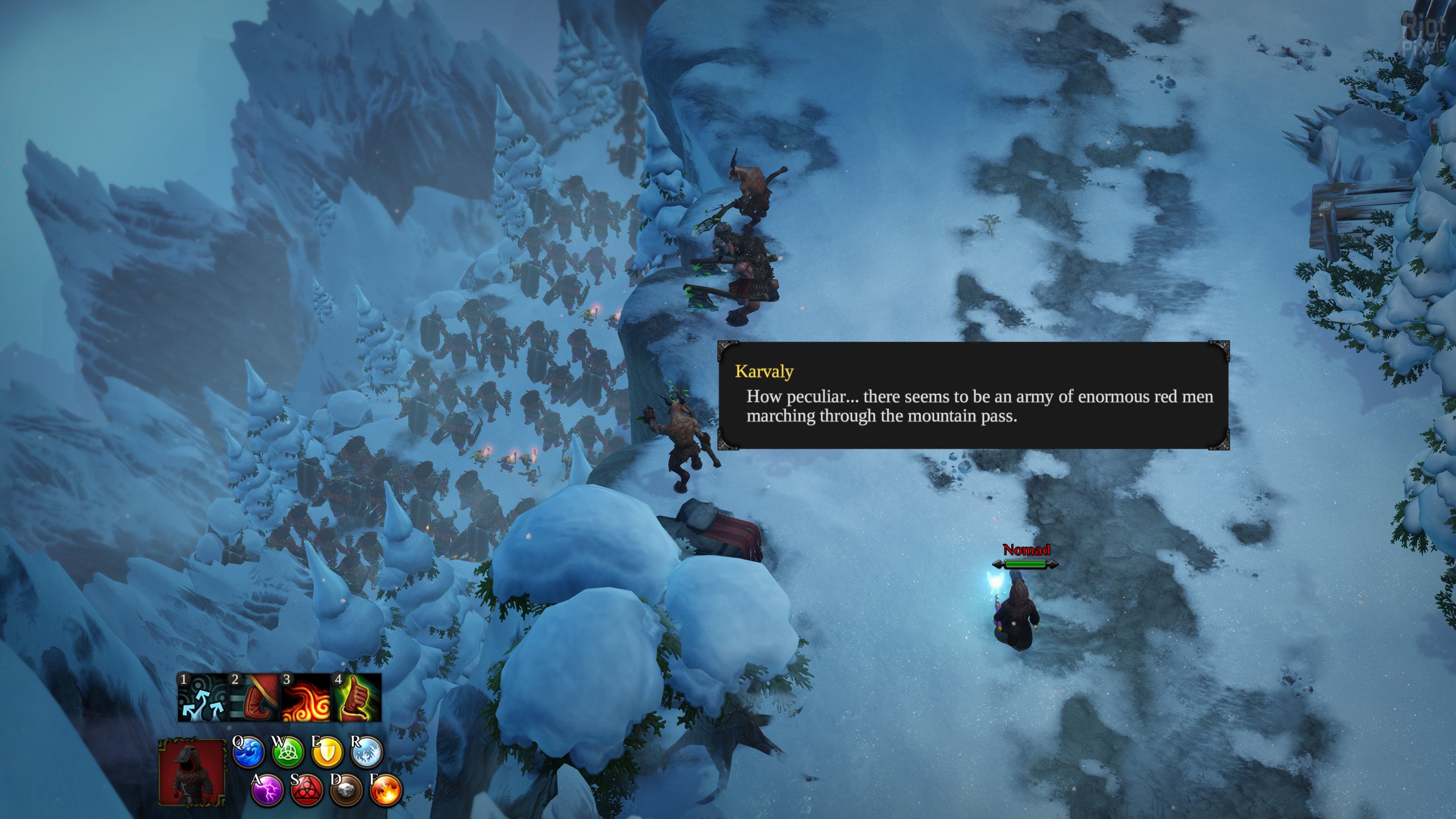Image resolution: width=1456 pixels, height=819 pixels.
Task: Add the purple Lightning element orb
Action: pyautogui.click(x=267, y=791)
